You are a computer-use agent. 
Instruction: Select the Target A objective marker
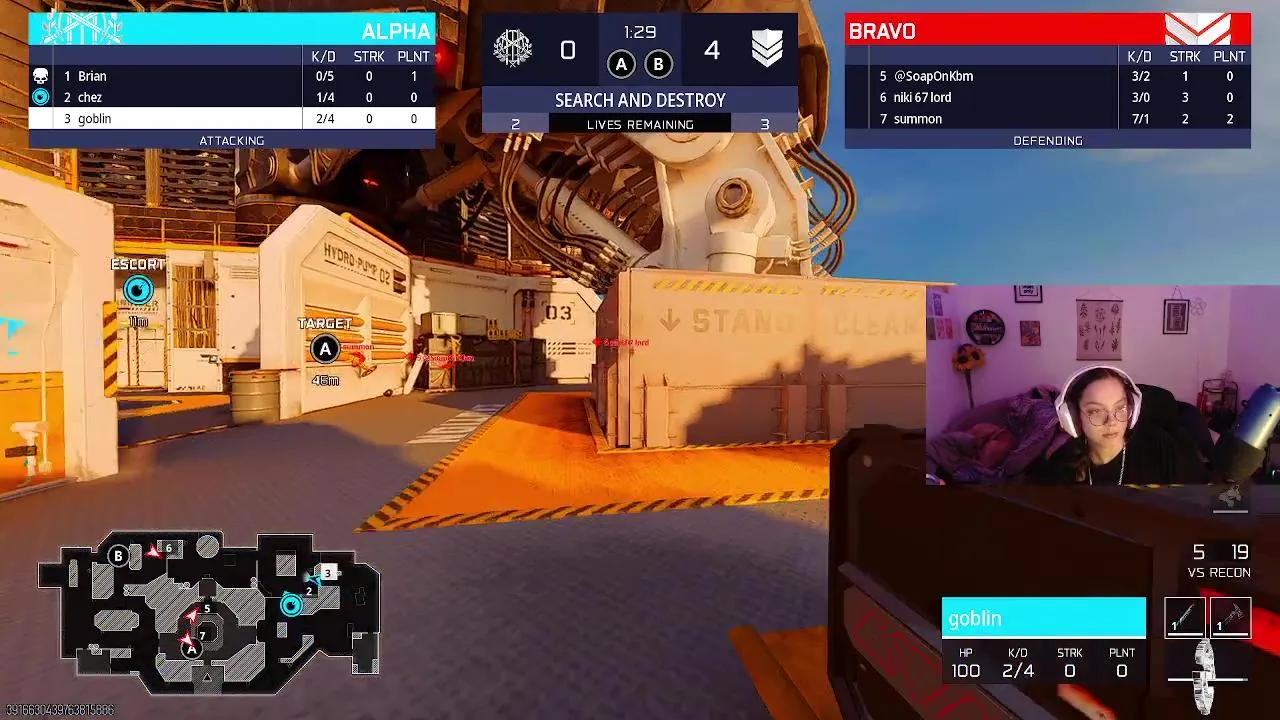click(x=324, y=349)
